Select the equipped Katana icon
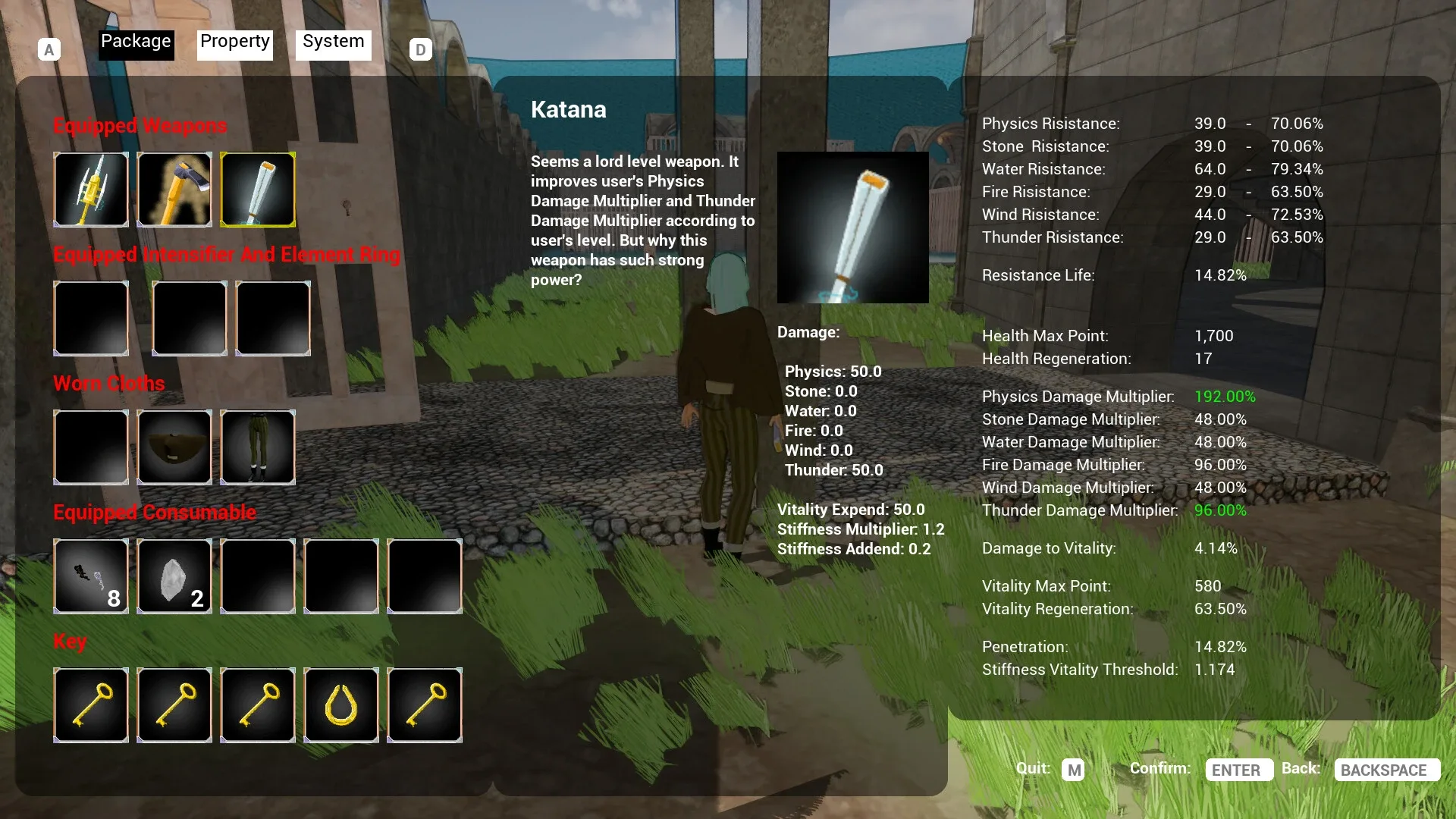 258,190
